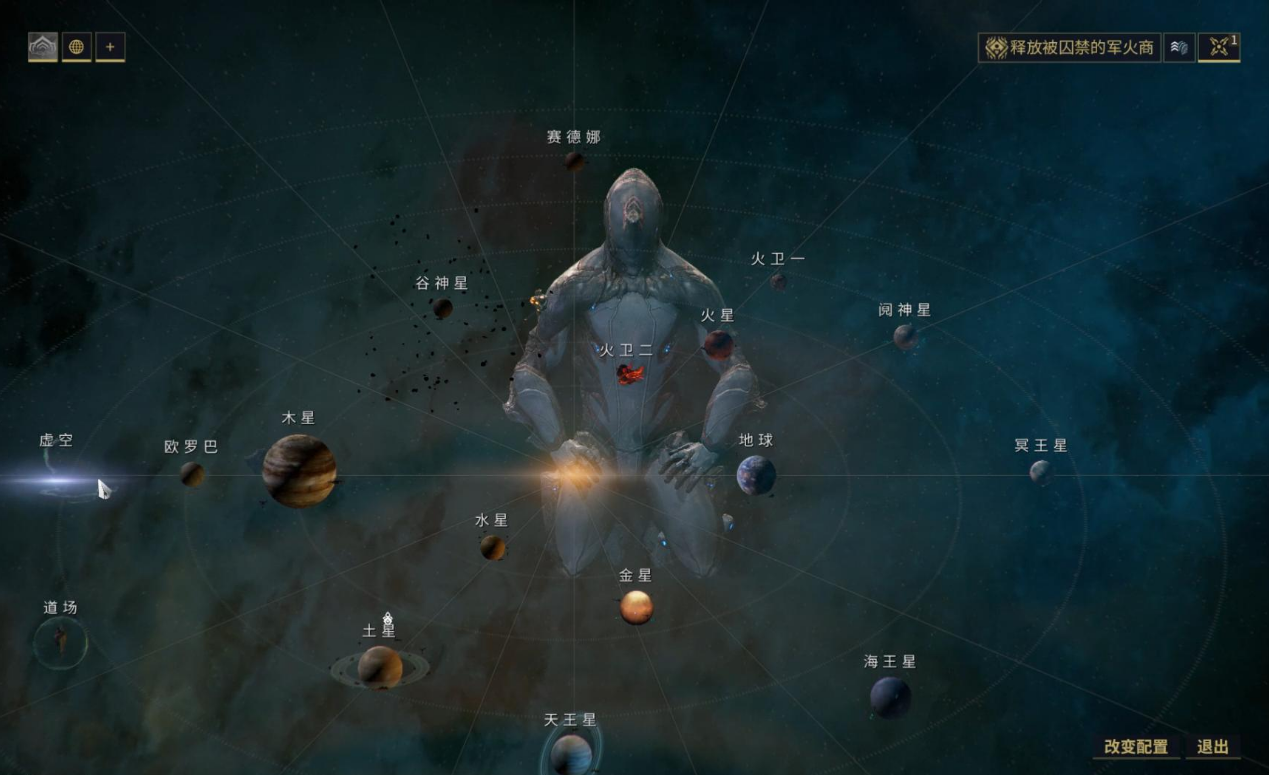Select the 欧罗巴 node
This screenshot has height=775, width=1269.
192,473
